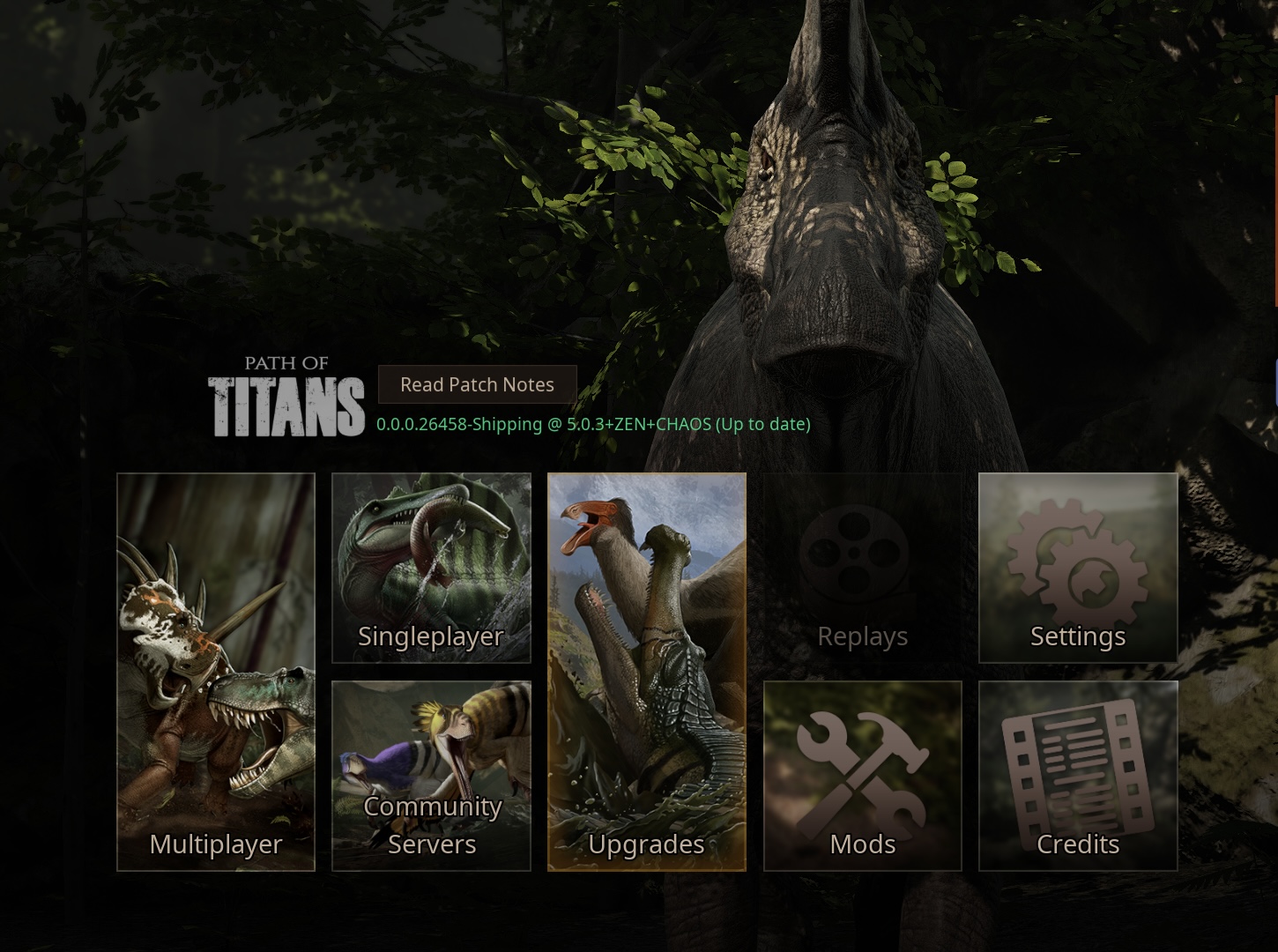
Task: Open Settings via the gear icon
Action: (1077, 569)
